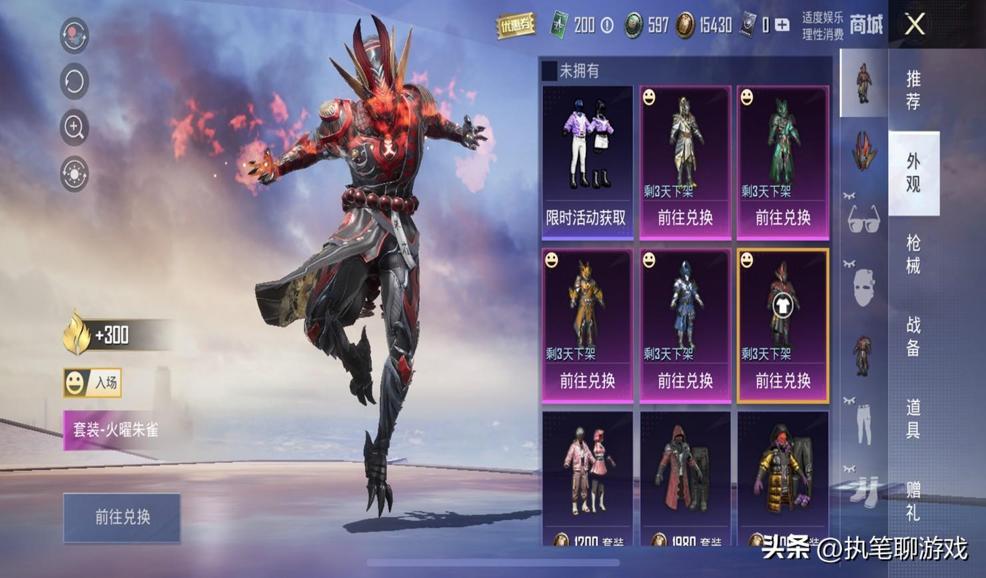986x578 pixels.
Task: Show the face mask category
Action: click(863, 287)
